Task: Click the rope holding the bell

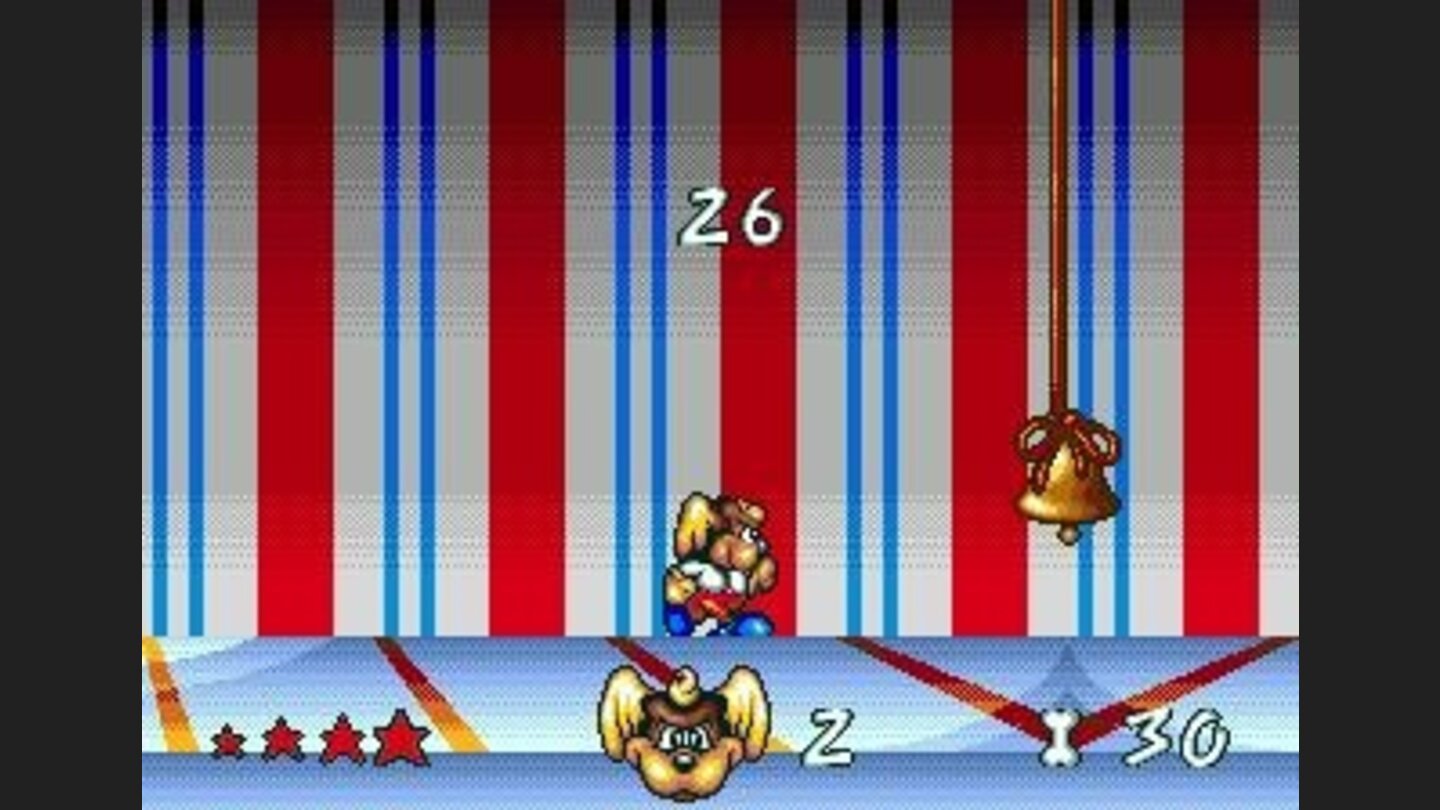Action: [1057, 250]
